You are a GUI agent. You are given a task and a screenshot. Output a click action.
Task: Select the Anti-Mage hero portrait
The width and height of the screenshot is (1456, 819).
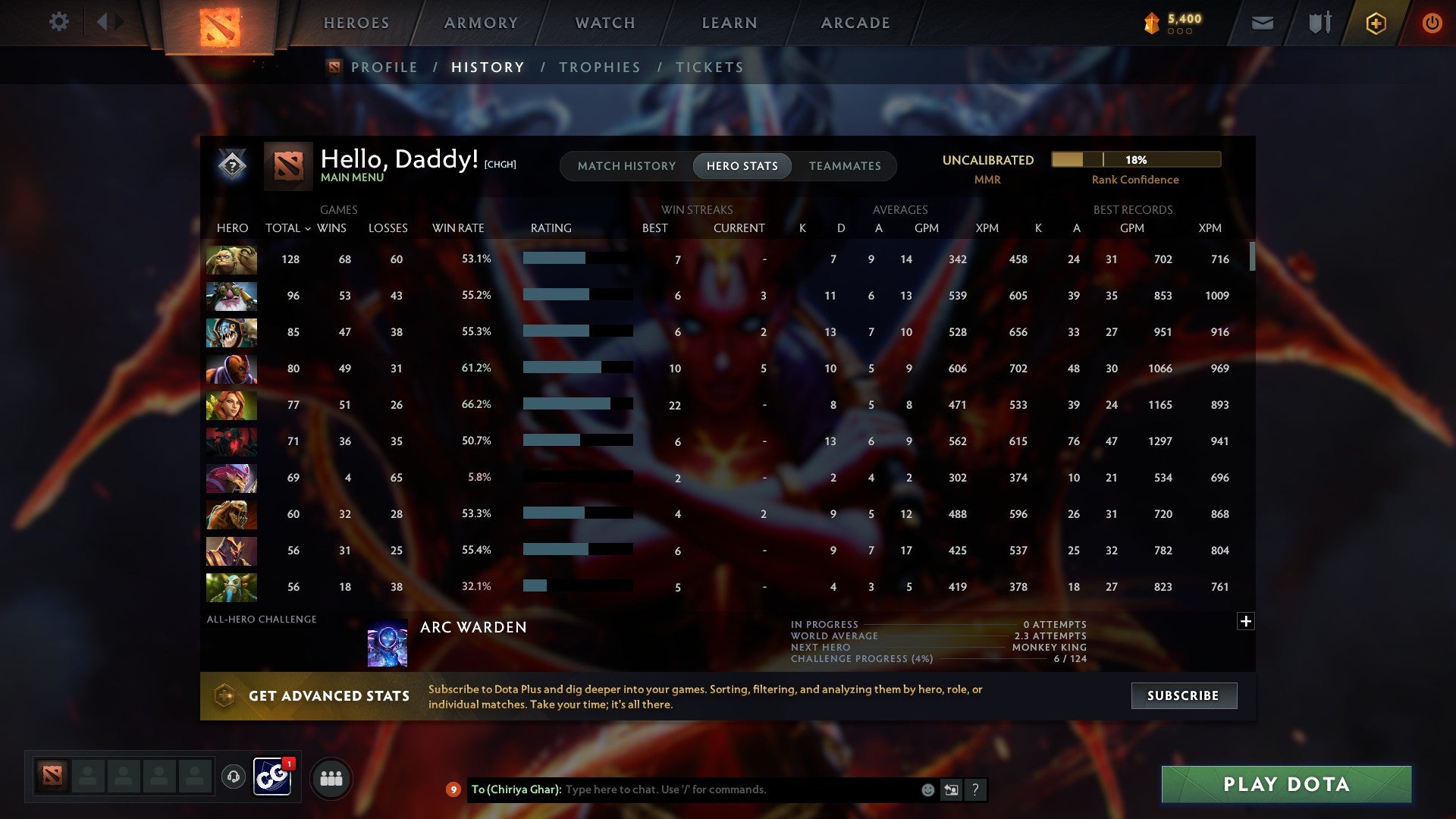click(x=231, y=369)
